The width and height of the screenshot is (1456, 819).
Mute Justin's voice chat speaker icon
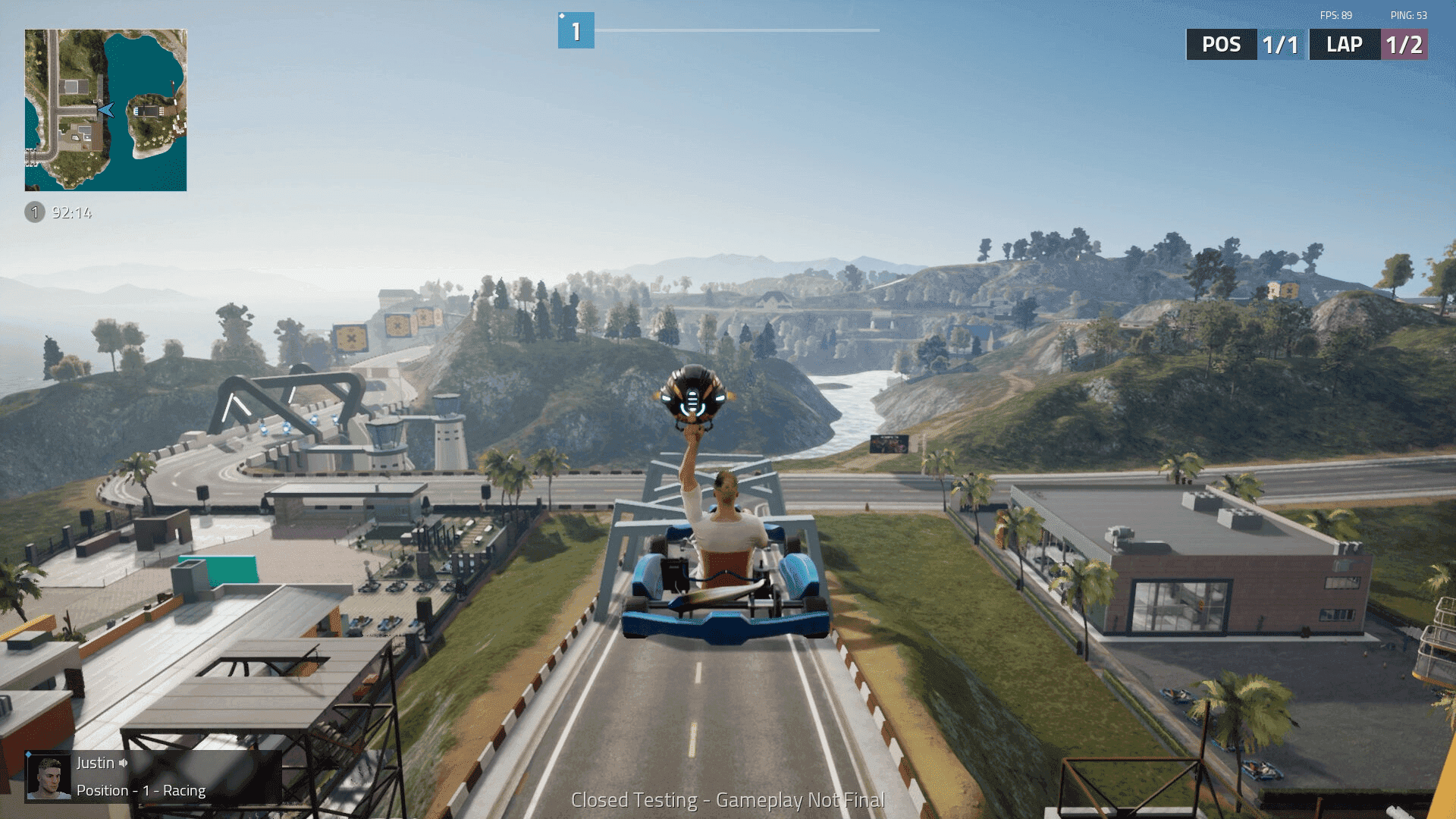coord(124,763)
